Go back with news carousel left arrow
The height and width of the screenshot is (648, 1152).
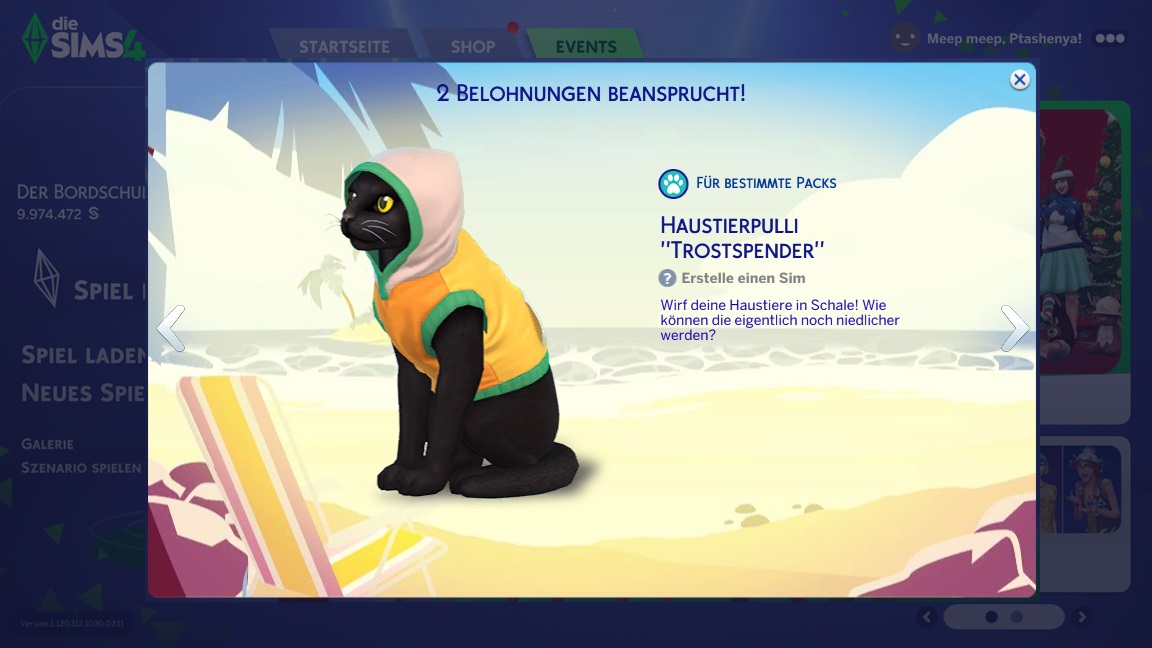coord(927,617)
